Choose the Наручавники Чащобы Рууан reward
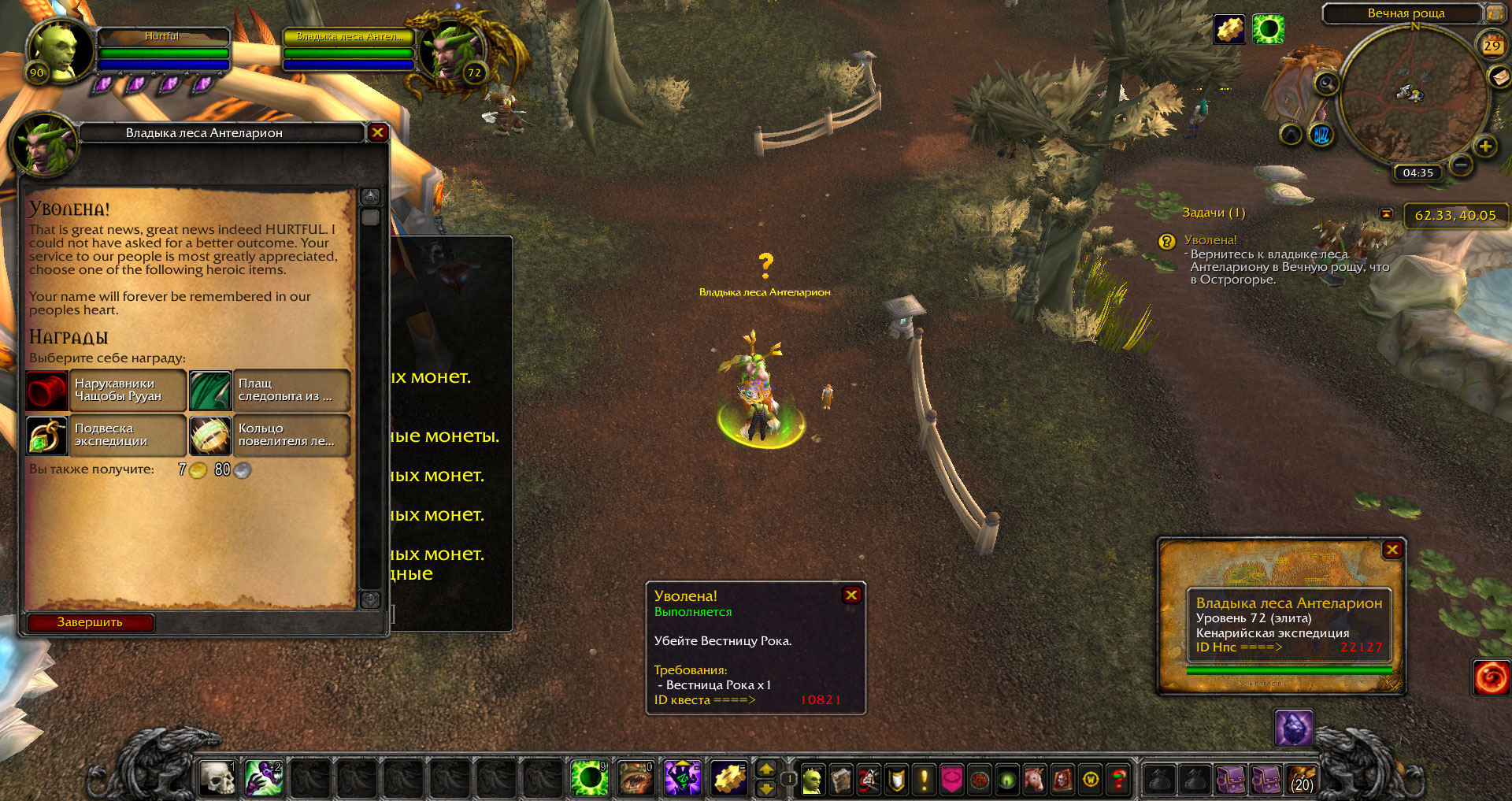Viewport: 1512px width, 801px height. pyautogui.click(x=106, y=391)
